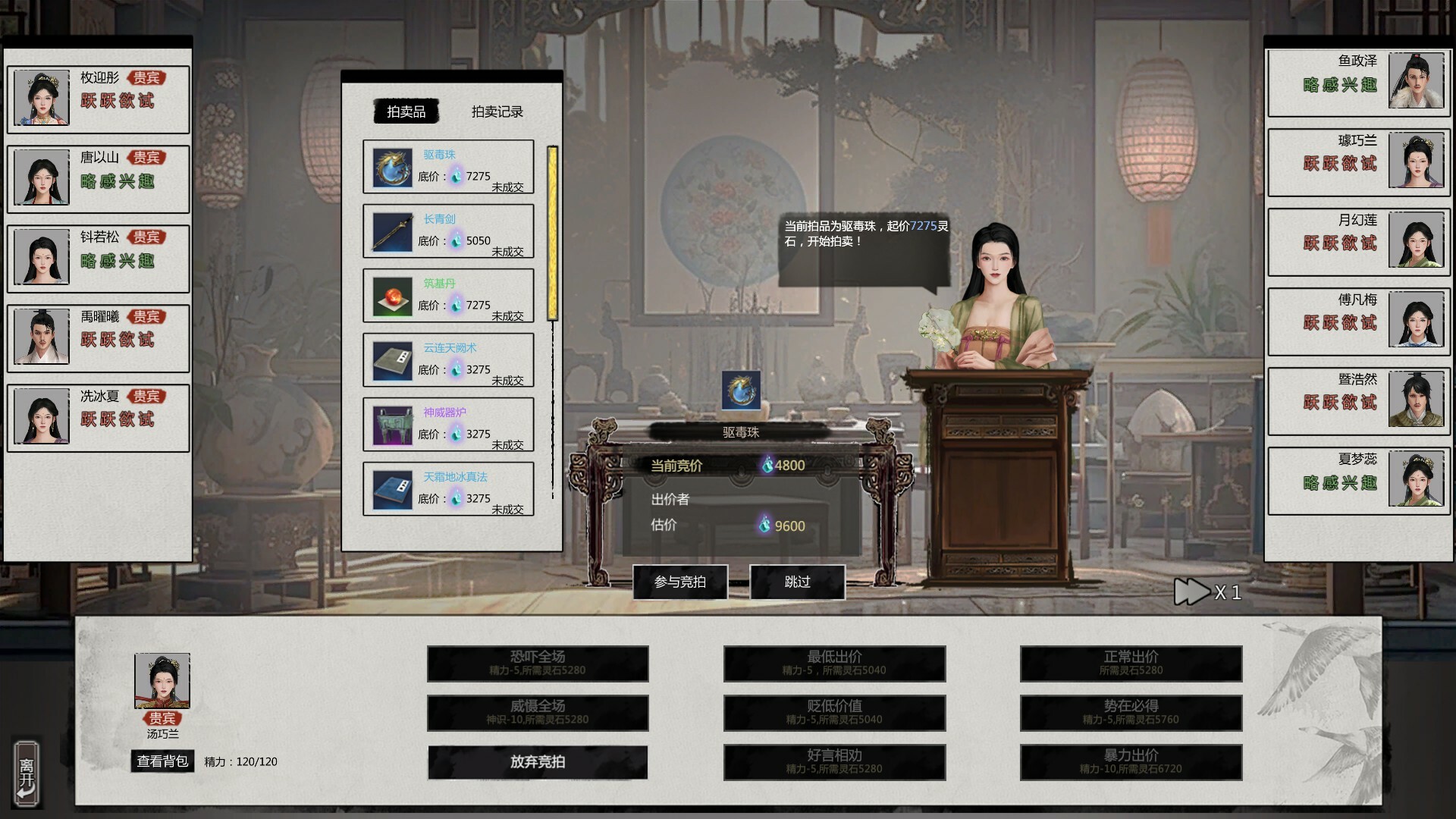The height and width of the screenshot is (819, 1456).
Task: Click the 最低出价 minimum bid option
Action: (x=834, y=663)
